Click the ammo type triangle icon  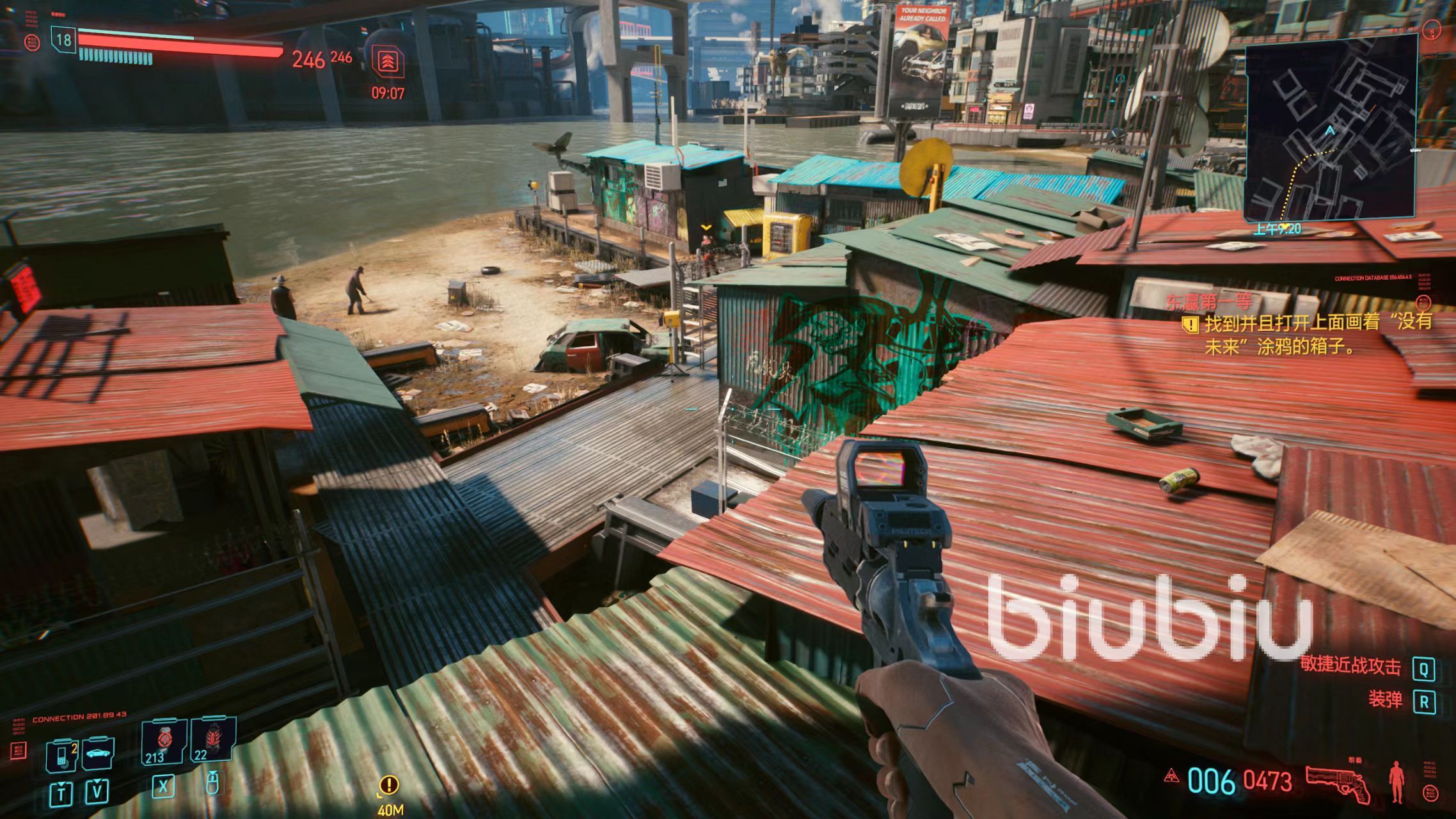[x=1171, y=775]
